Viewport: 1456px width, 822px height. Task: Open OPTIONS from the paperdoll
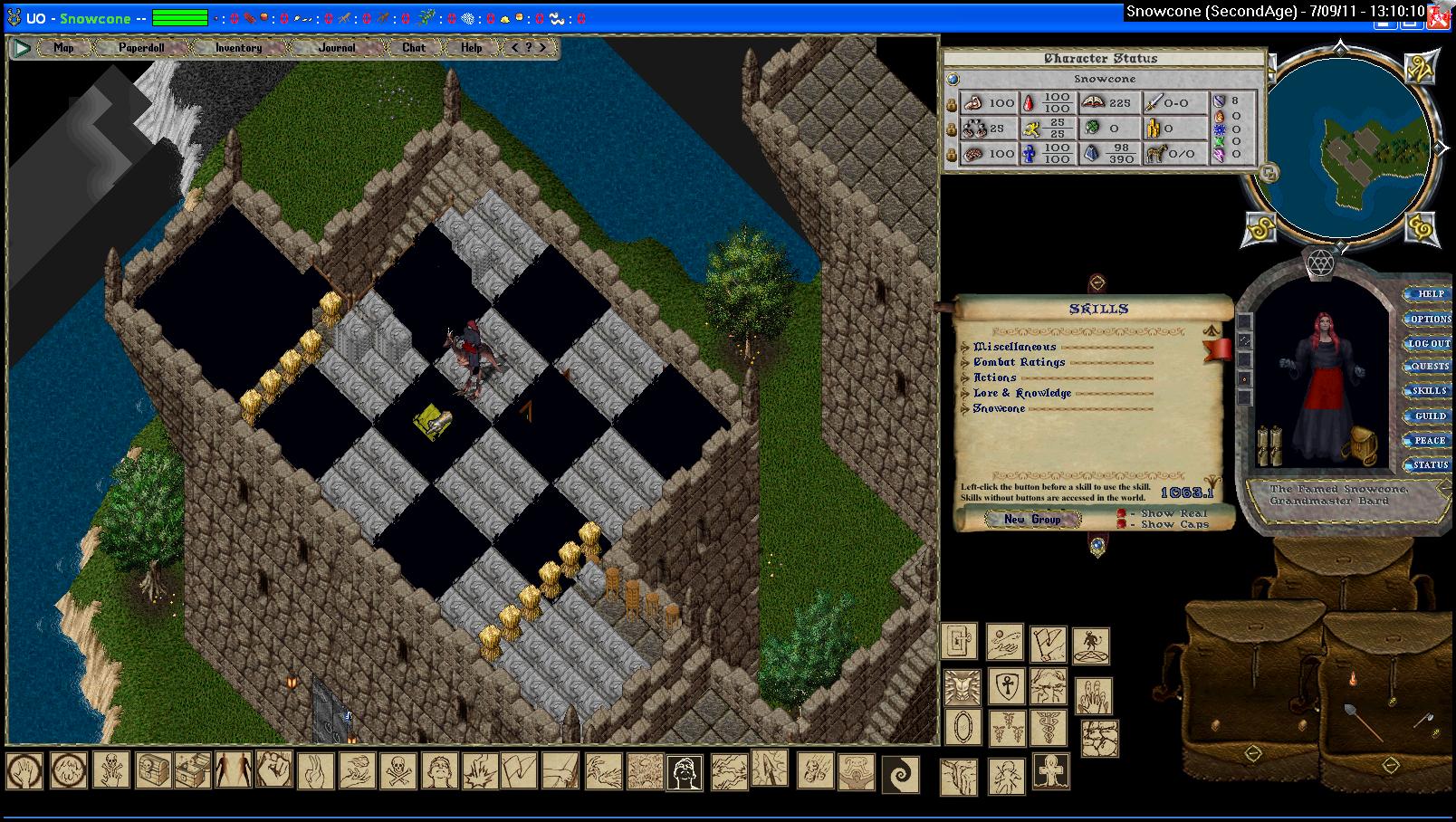point(1430,319)
